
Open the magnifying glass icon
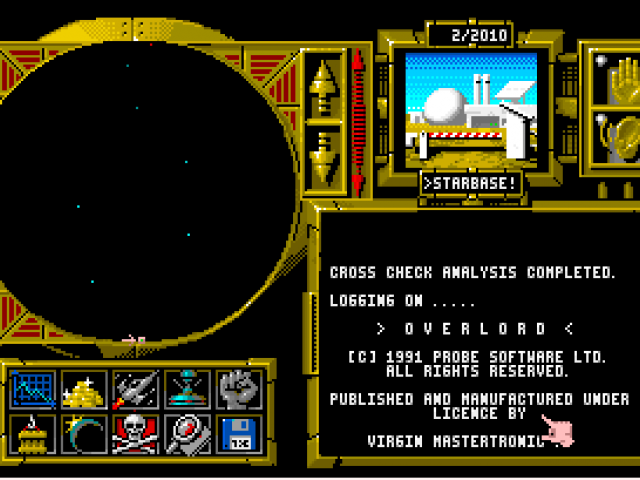(x=187, y=434)
